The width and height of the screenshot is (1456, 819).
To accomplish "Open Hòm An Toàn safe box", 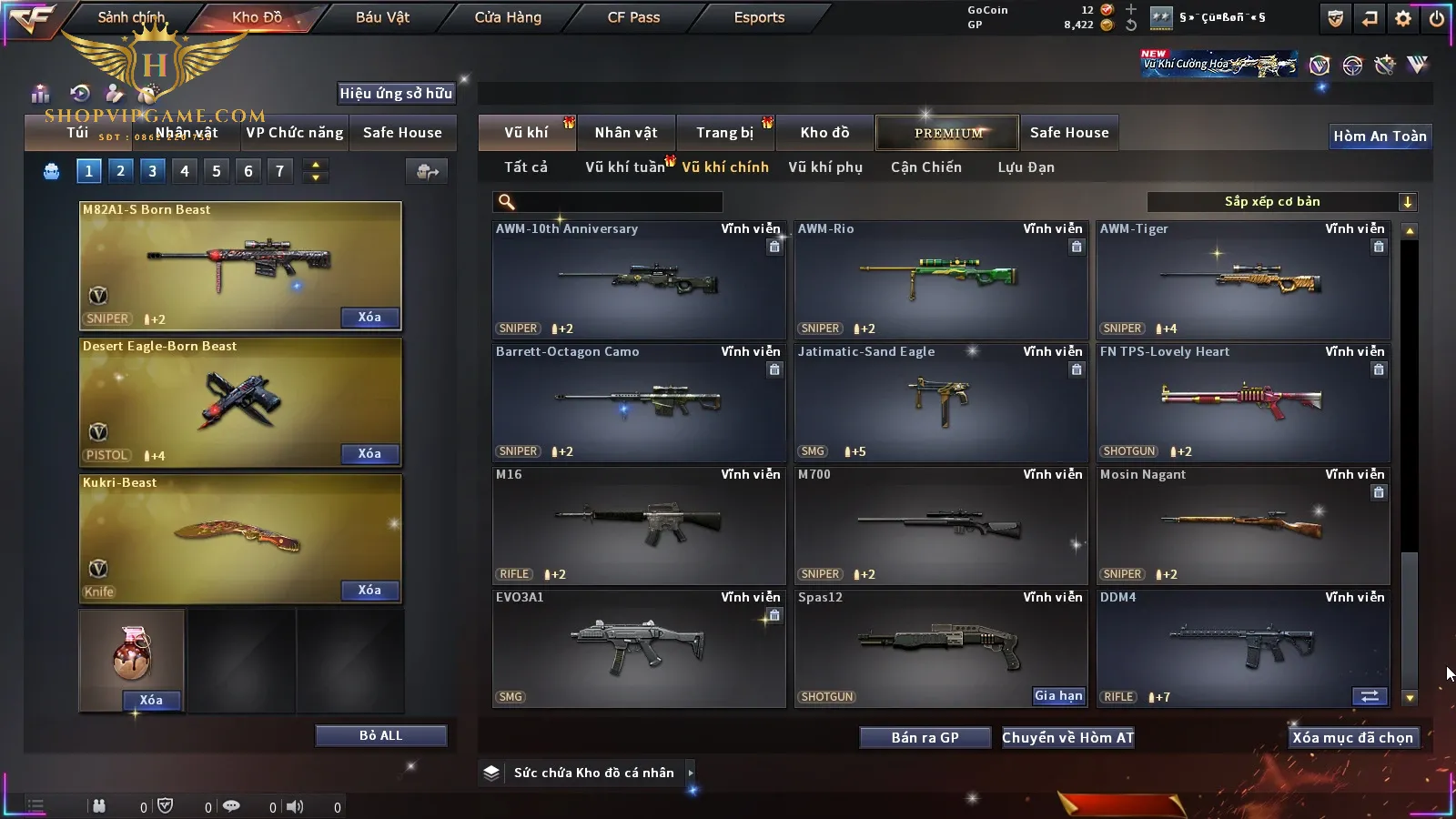I will coord(1380,136).
